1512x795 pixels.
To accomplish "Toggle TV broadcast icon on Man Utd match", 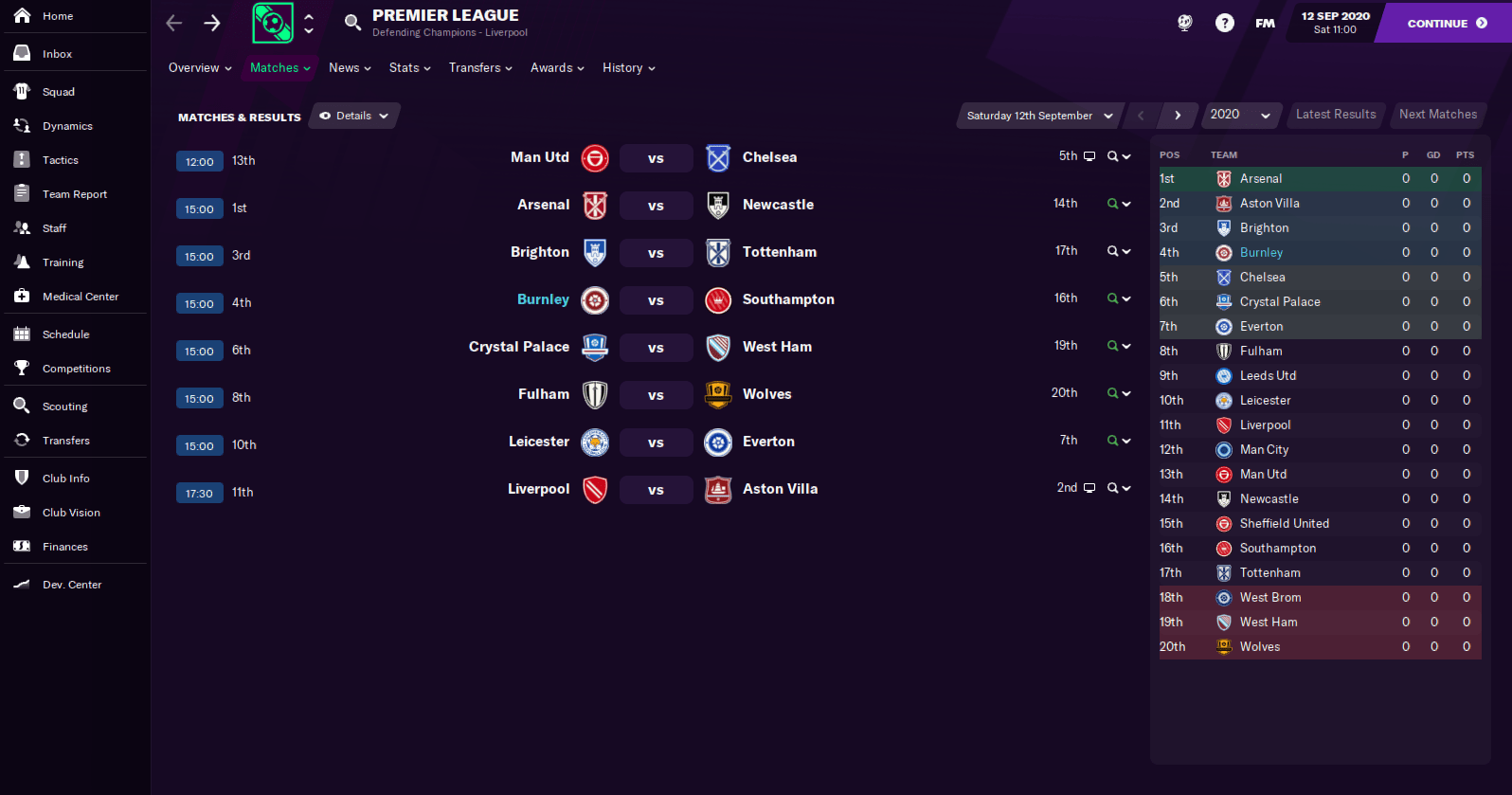I will pos(1091,155).
